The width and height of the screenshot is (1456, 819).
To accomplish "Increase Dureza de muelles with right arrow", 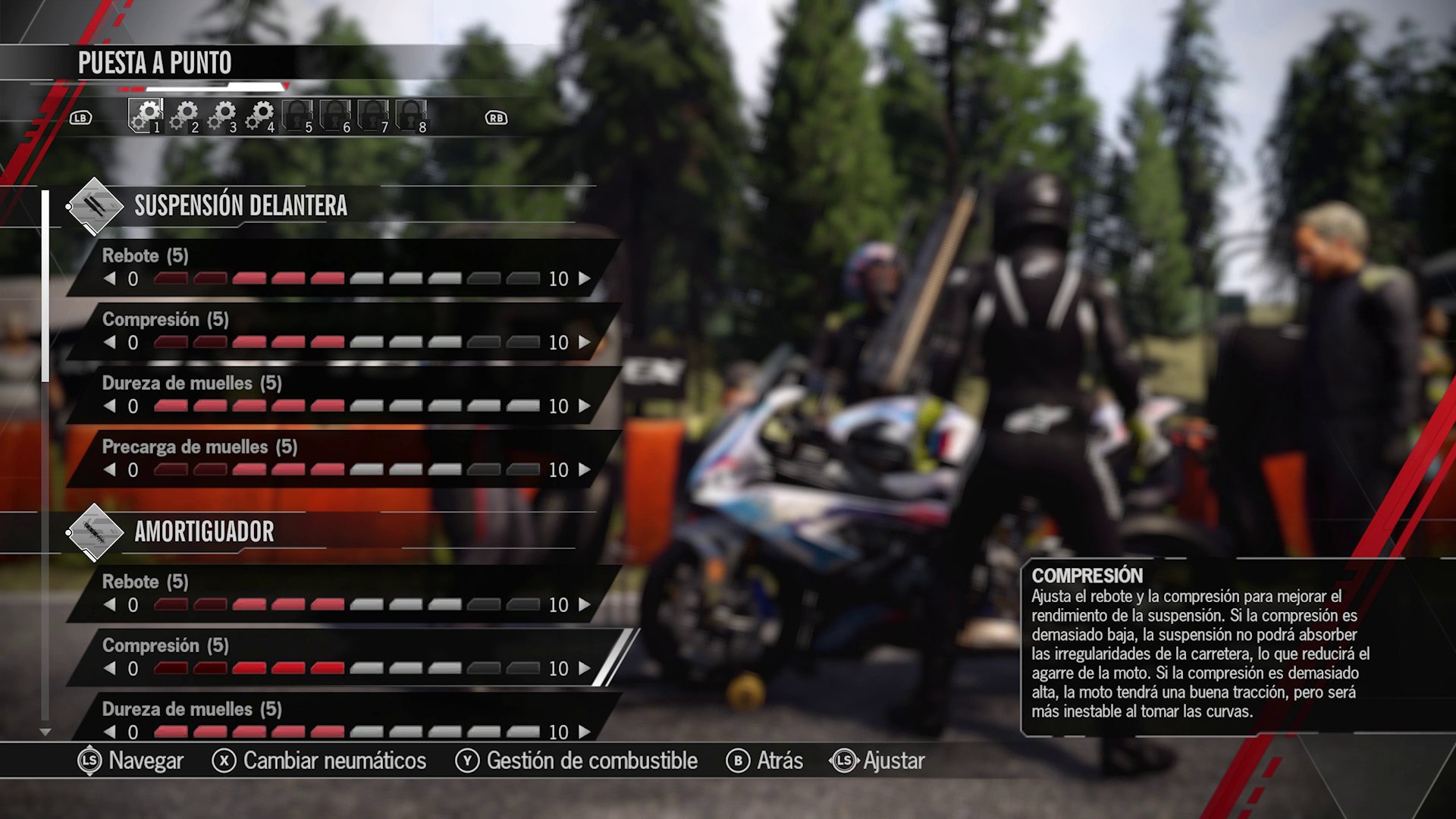I will point(583,406).
